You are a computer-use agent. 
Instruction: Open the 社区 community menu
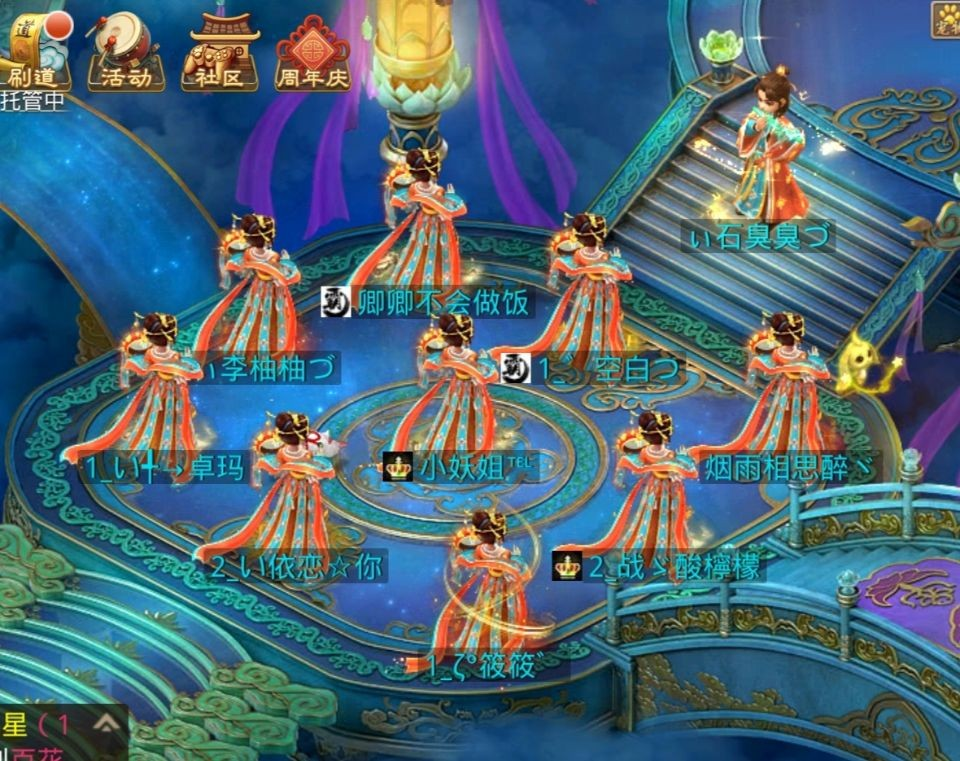click(220, 50)
